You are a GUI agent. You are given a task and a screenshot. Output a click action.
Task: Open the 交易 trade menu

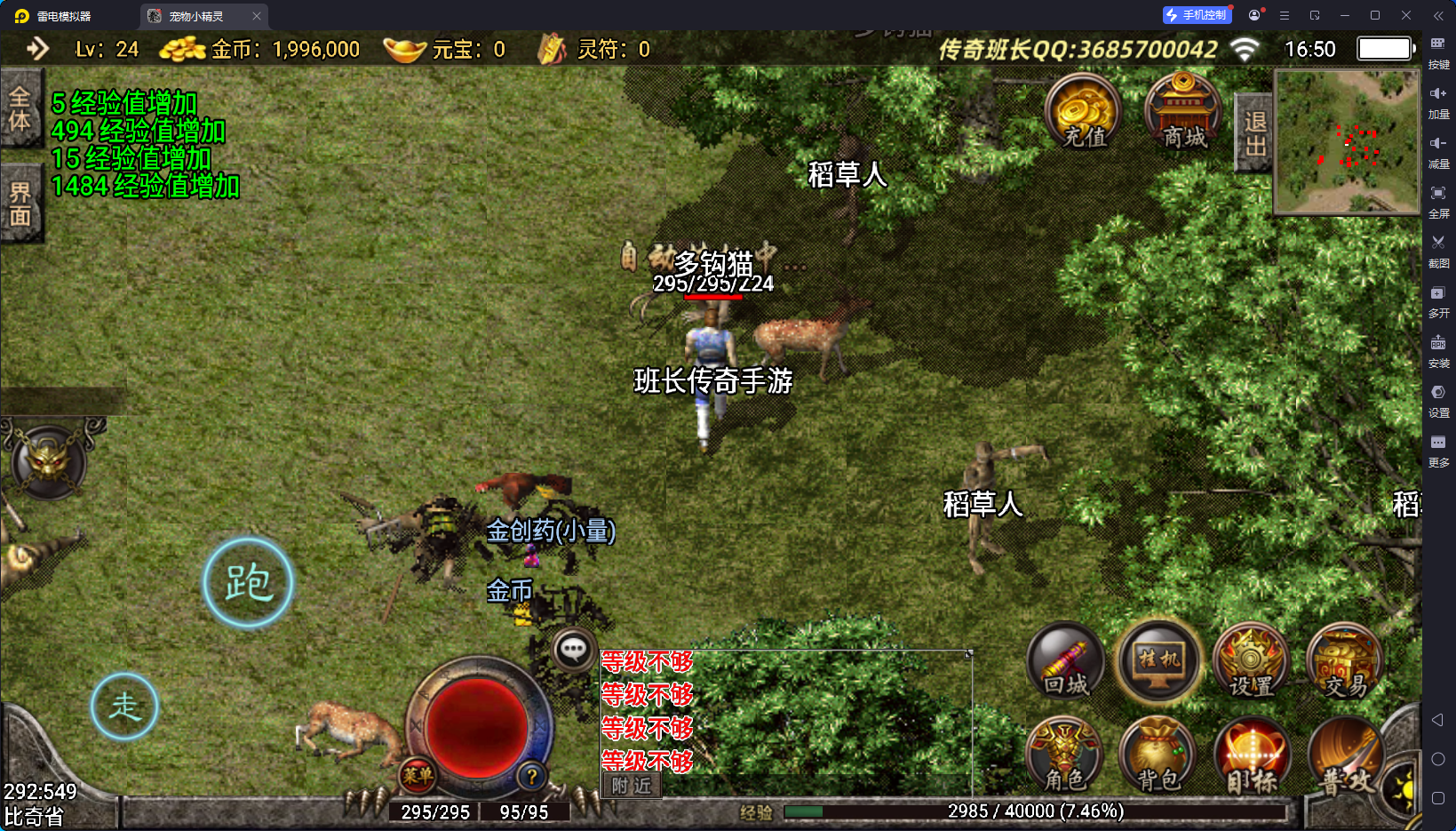point(1345,662)
